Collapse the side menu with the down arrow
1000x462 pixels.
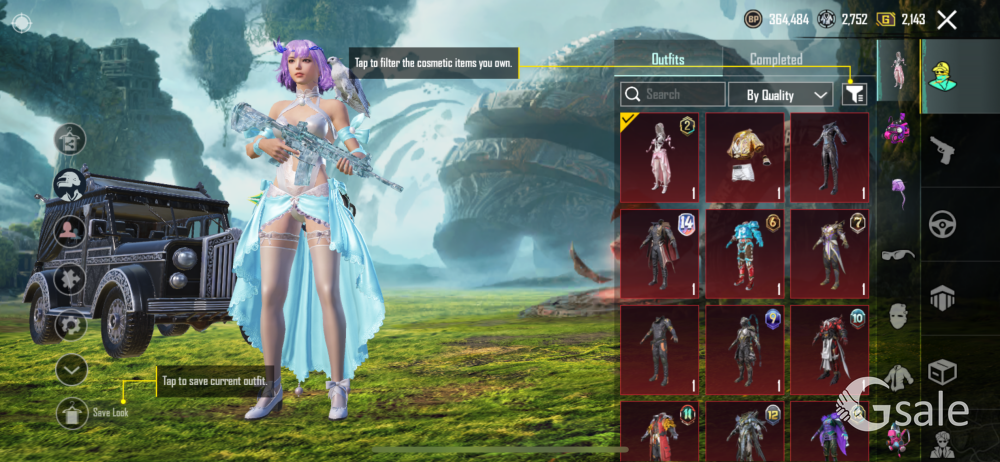click(71, 369)
